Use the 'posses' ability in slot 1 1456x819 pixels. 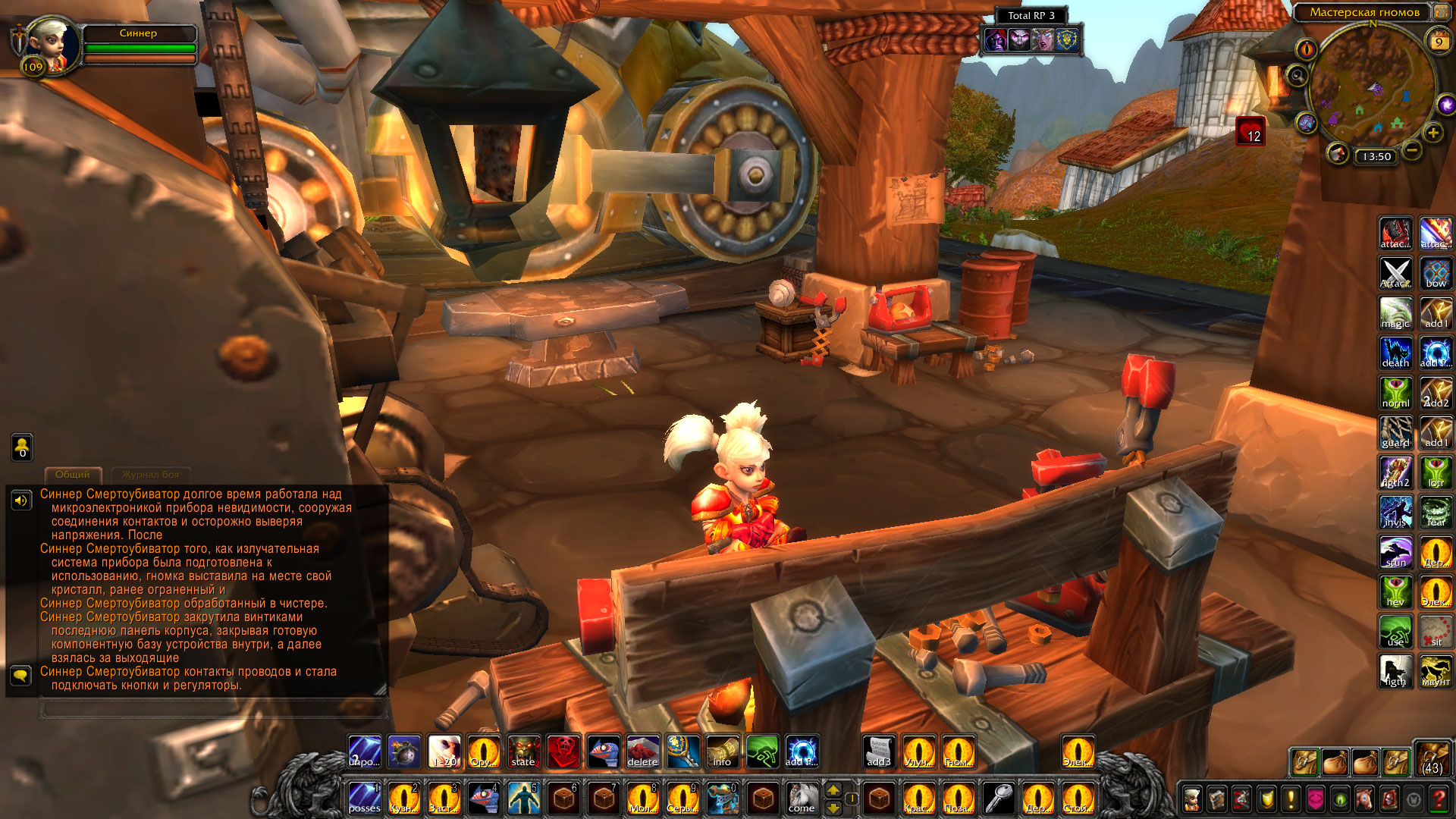point(365,799)
